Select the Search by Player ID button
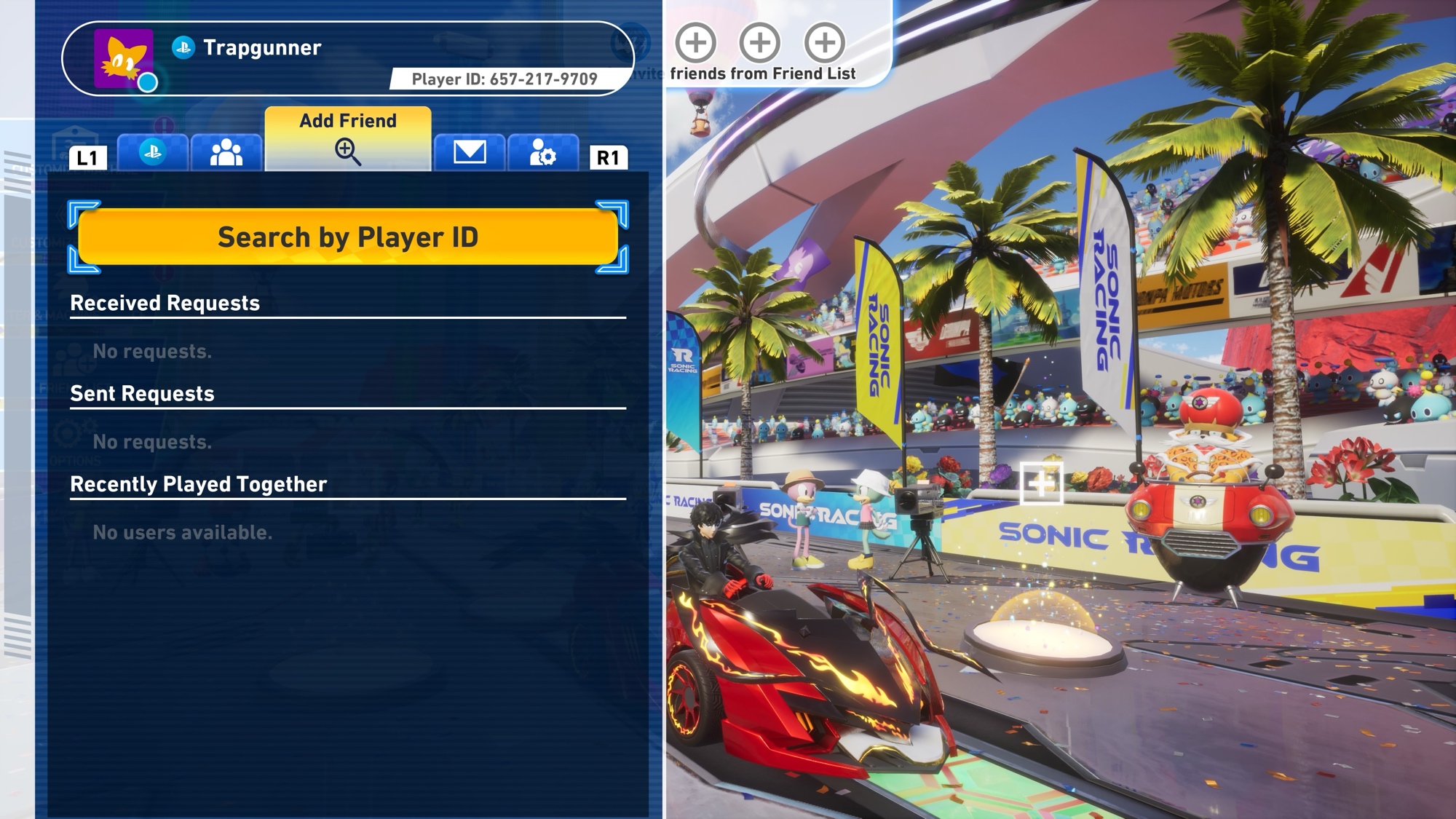Viewport: 1456px width, 819px height. (x=348, y=237)
